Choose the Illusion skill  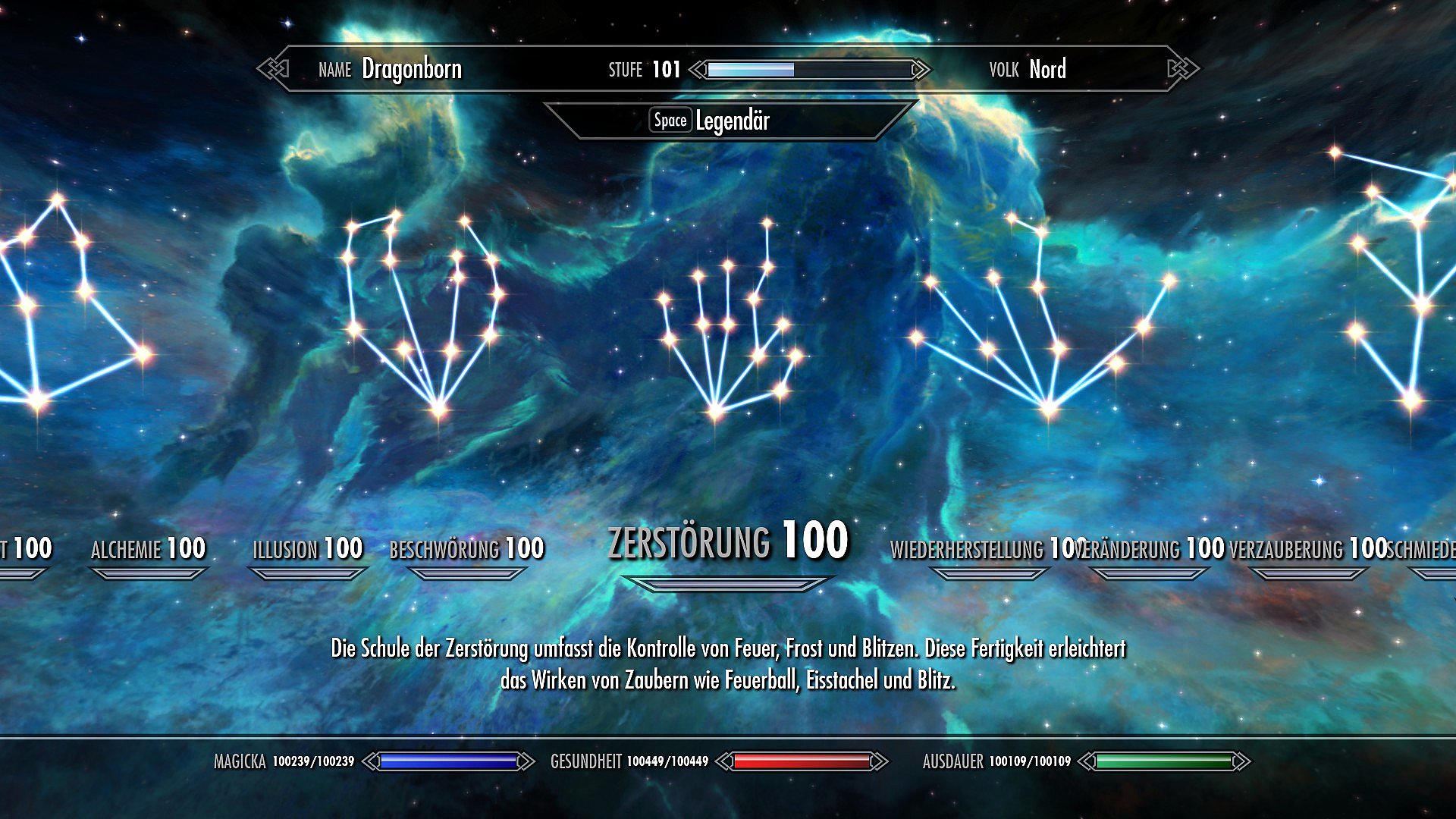point(307,548)
